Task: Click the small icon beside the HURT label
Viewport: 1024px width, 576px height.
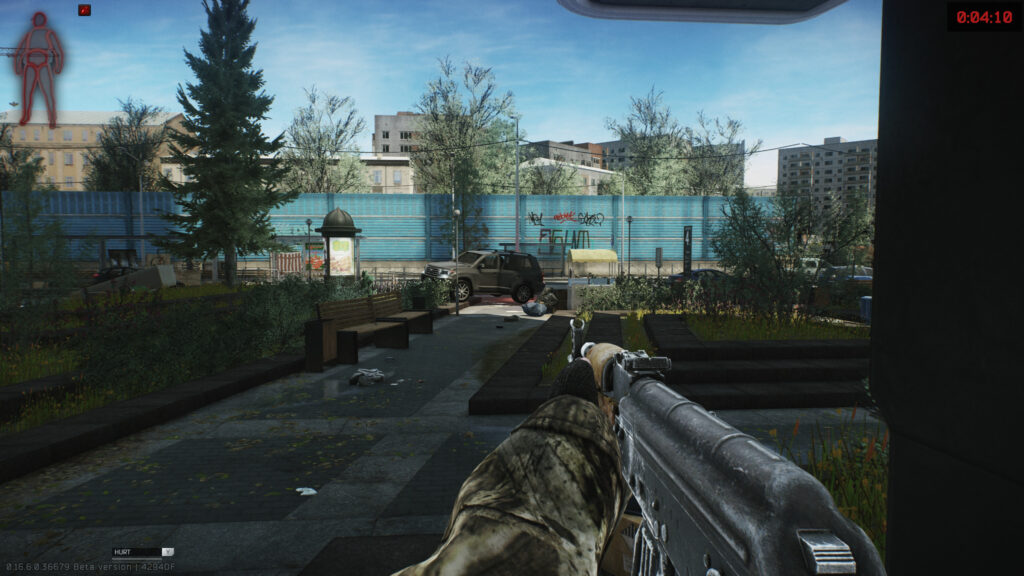Action: pyautogui.click(x=167, y=551)
